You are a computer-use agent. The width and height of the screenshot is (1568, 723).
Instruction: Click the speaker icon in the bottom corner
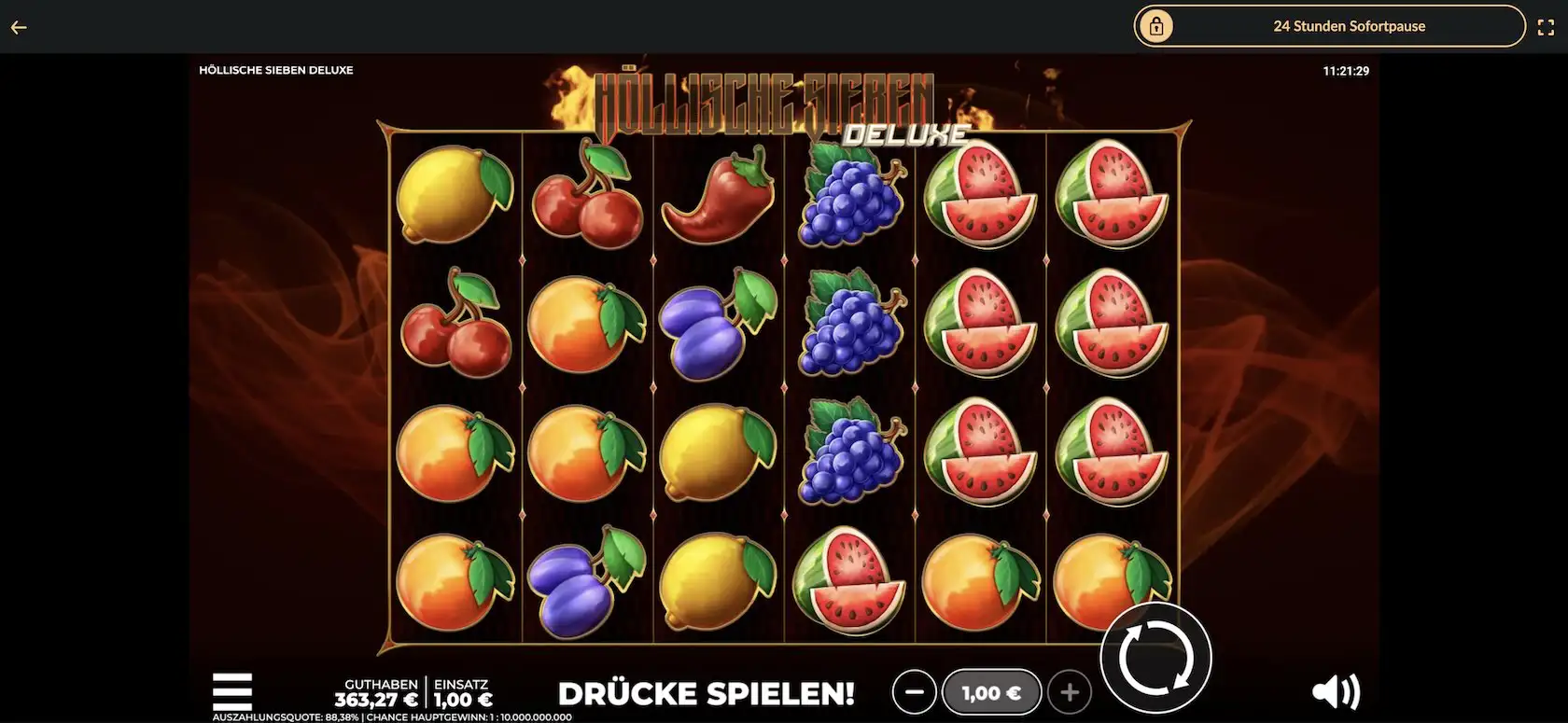[x=1337, y=690]
